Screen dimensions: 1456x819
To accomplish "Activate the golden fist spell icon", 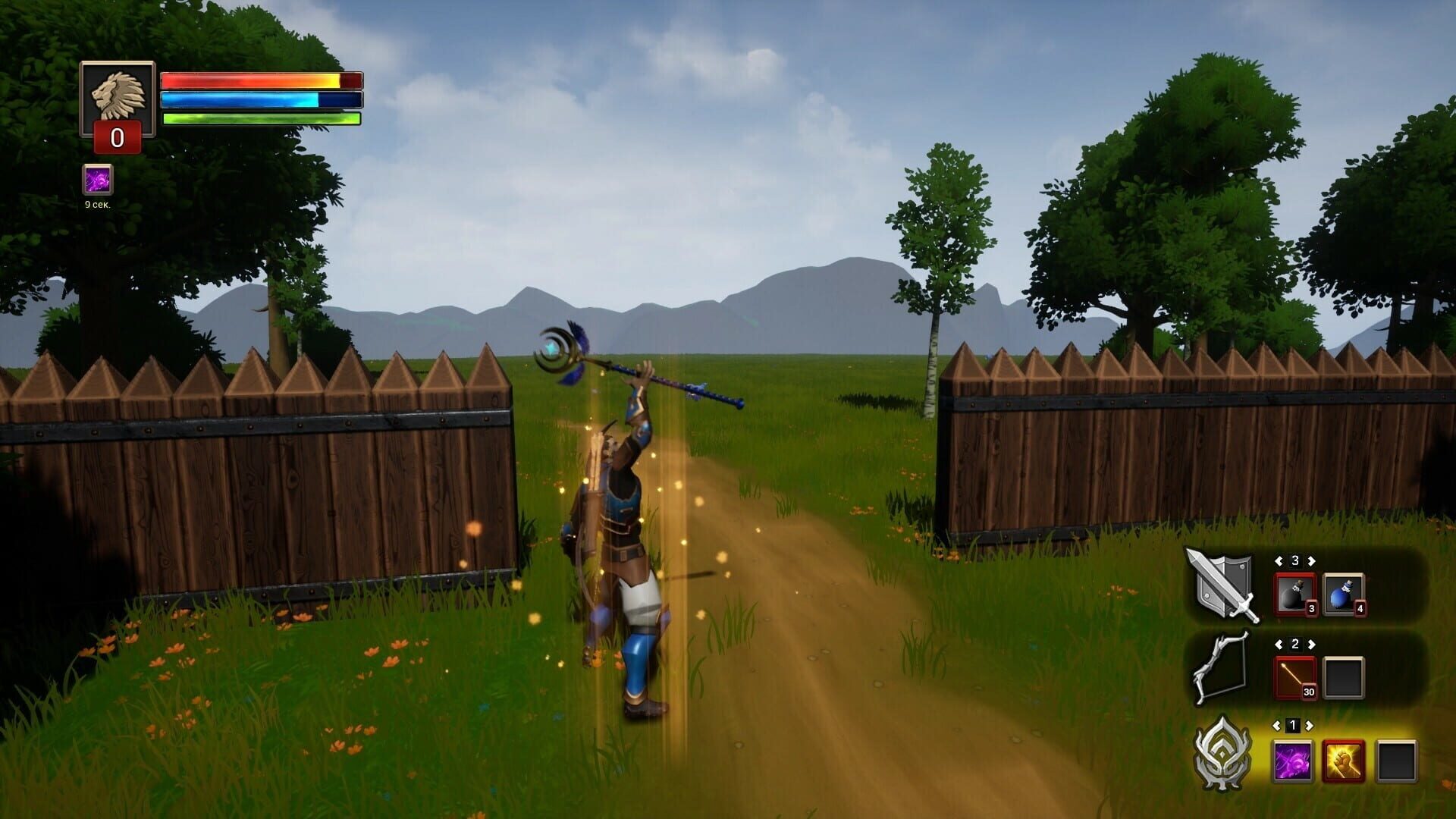I will pyautogui.click(x=1344, y=762).
